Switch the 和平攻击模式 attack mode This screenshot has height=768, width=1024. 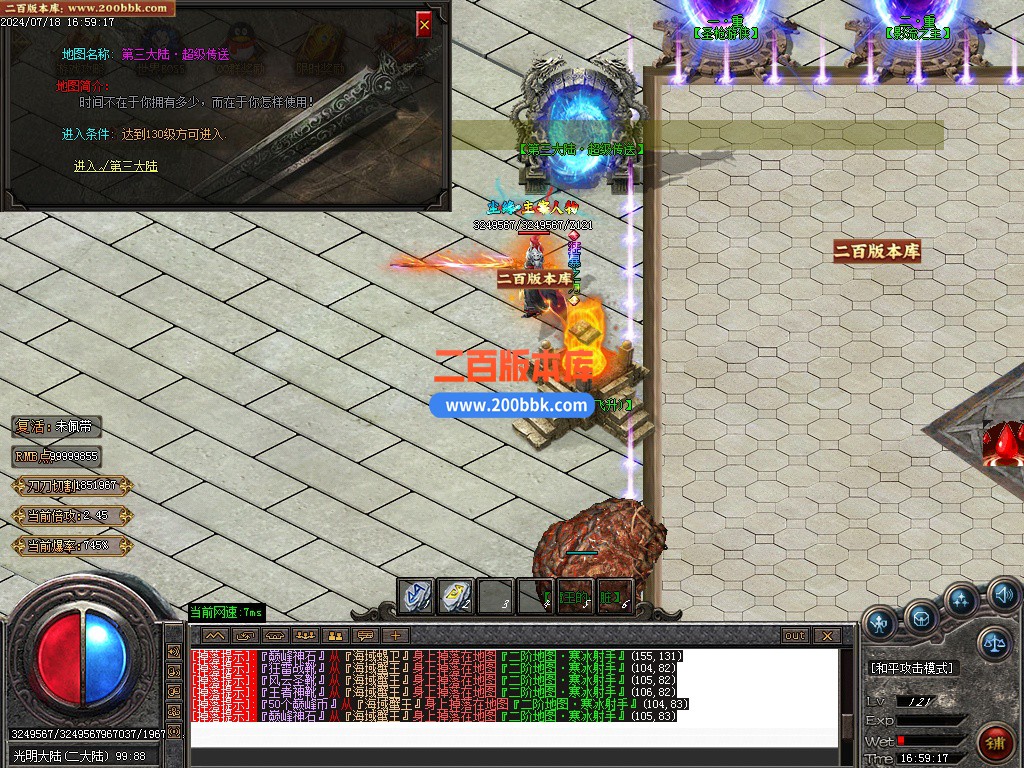coord(911,667)
